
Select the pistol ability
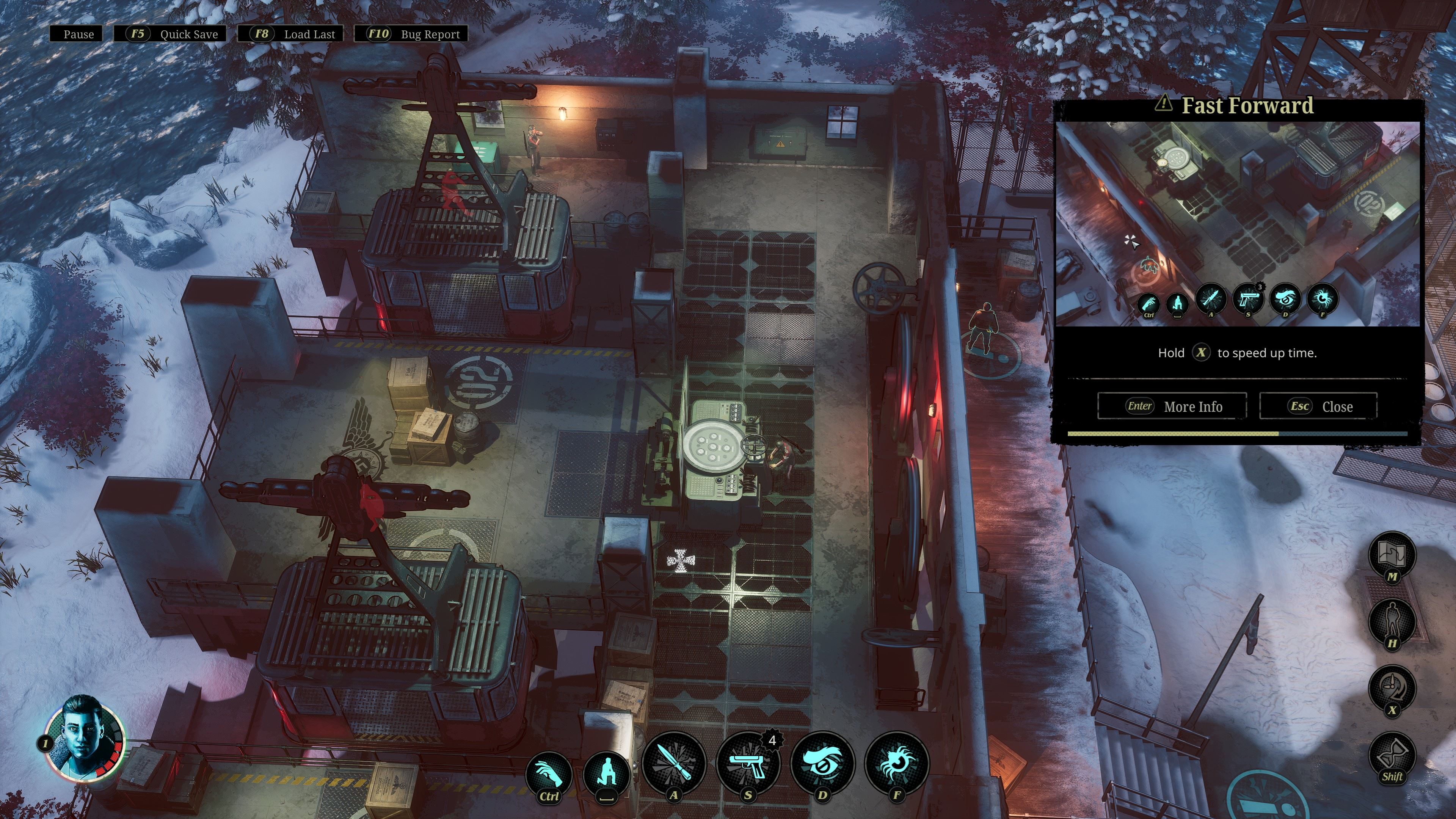pyautogui.click(x=748, y=764)
